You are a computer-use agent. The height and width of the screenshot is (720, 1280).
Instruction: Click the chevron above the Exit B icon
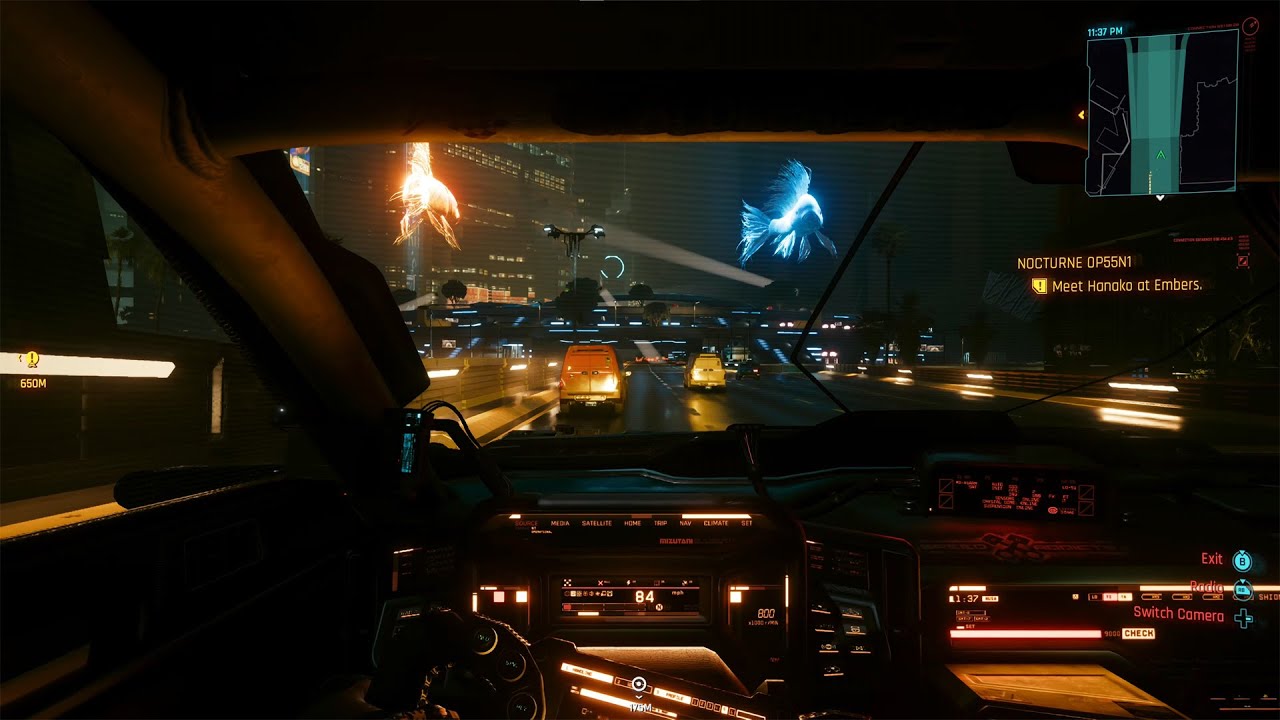click(x=1242, y=552)
